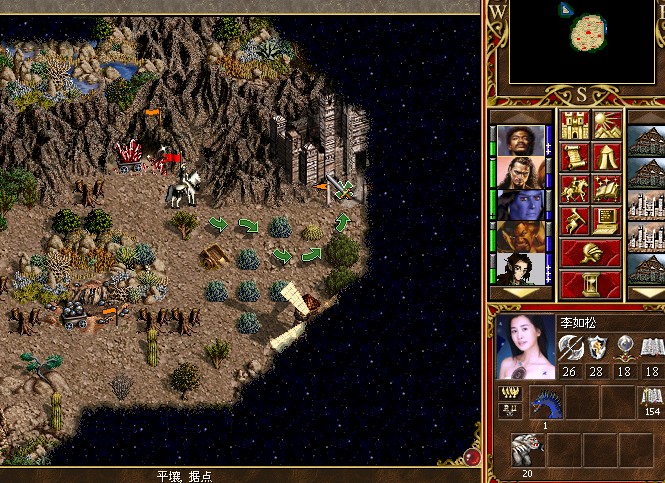Select the afro-haired hero portrait

click(x=520, y=141)
